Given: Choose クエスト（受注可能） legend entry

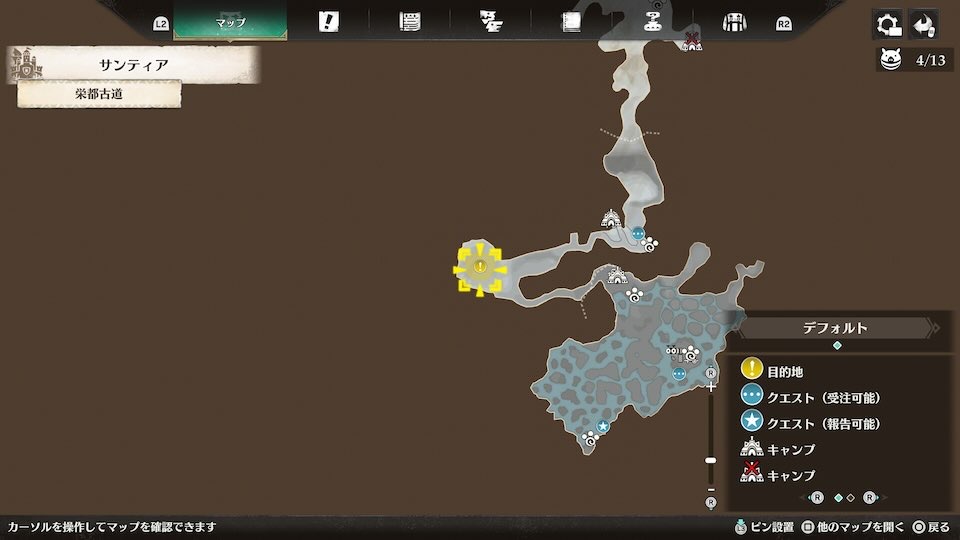Looking at the screenshot, I should pos(823,397).
